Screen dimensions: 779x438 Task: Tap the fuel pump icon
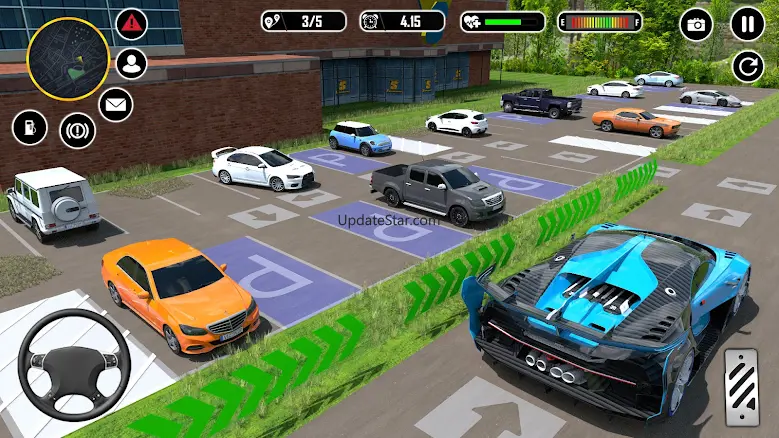point(29,127)
